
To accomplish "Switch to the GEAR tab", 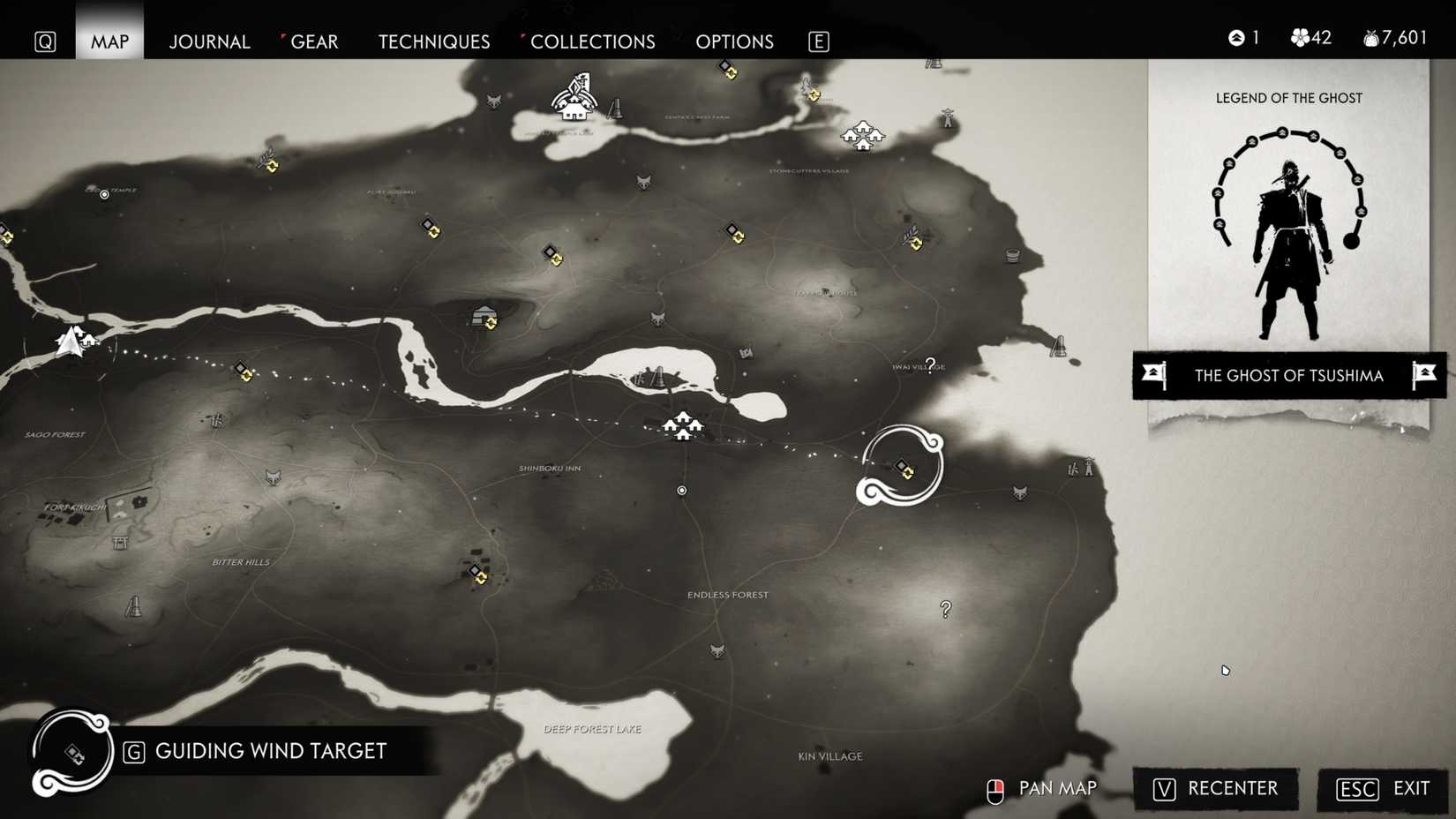I will point(313,41).
